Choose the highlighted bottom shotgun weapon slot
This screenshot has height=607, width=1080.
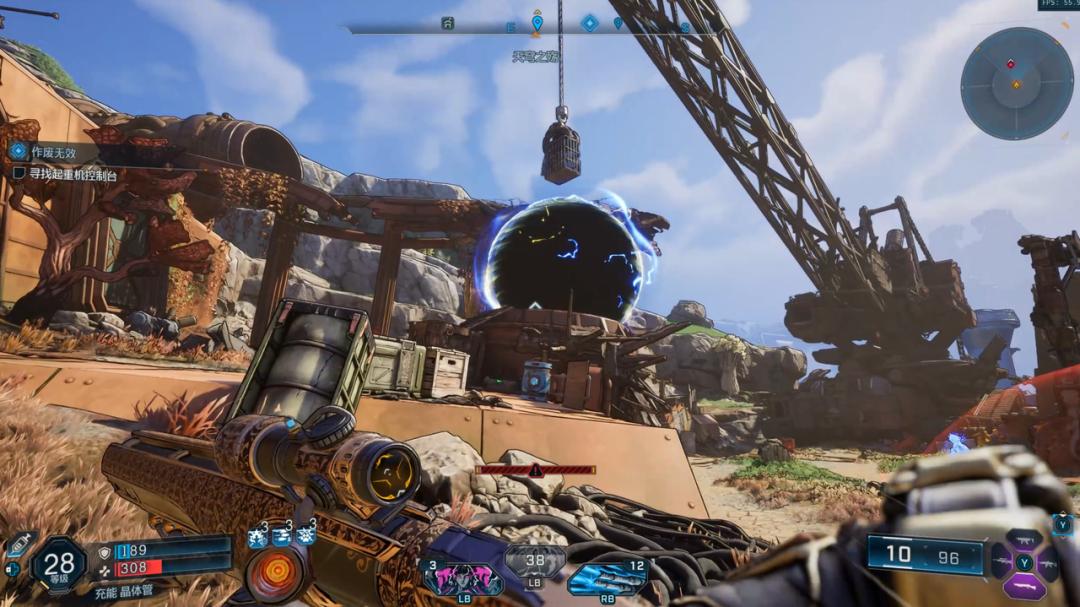1023,586
